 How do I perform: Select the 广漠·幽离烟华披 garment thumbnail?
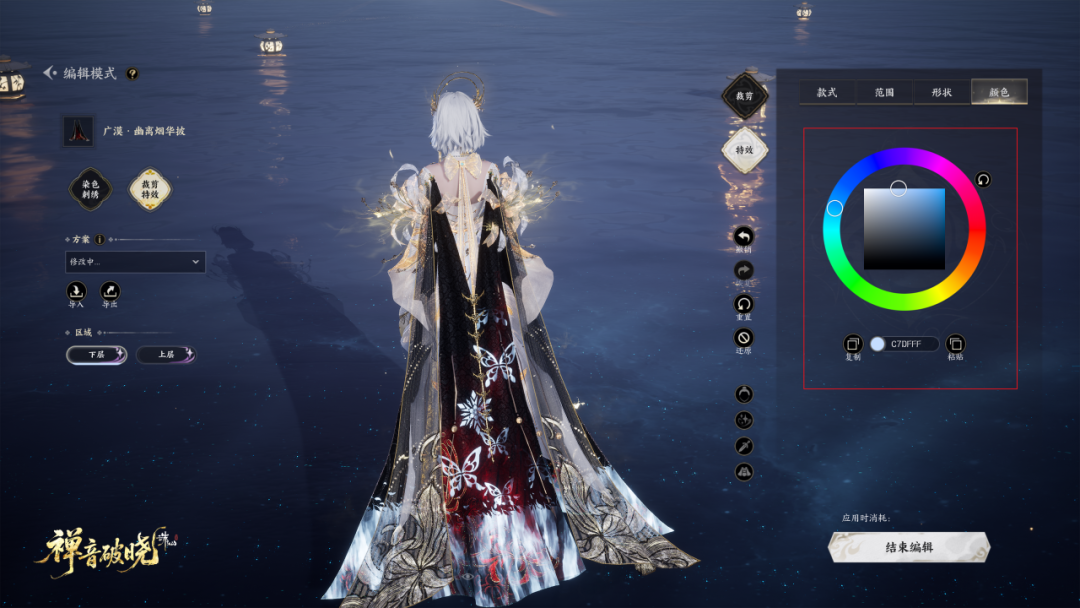78,131
